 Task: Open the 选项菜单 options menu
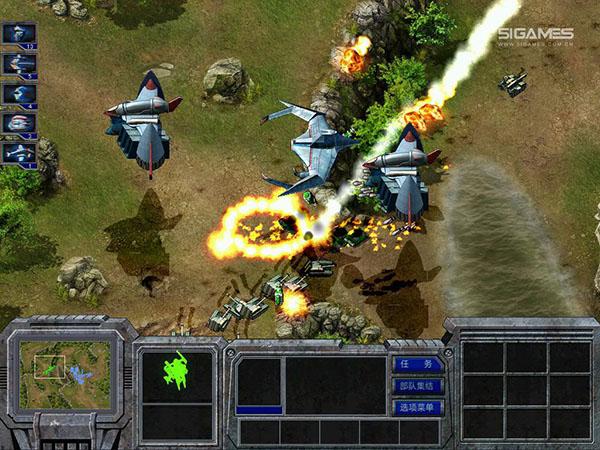tap(416, 407)
